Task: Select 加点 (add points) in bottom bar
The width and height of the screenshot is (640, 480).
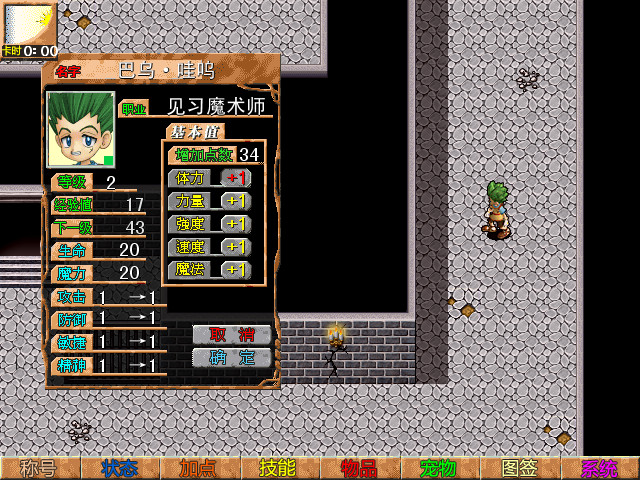Action: 200,468
